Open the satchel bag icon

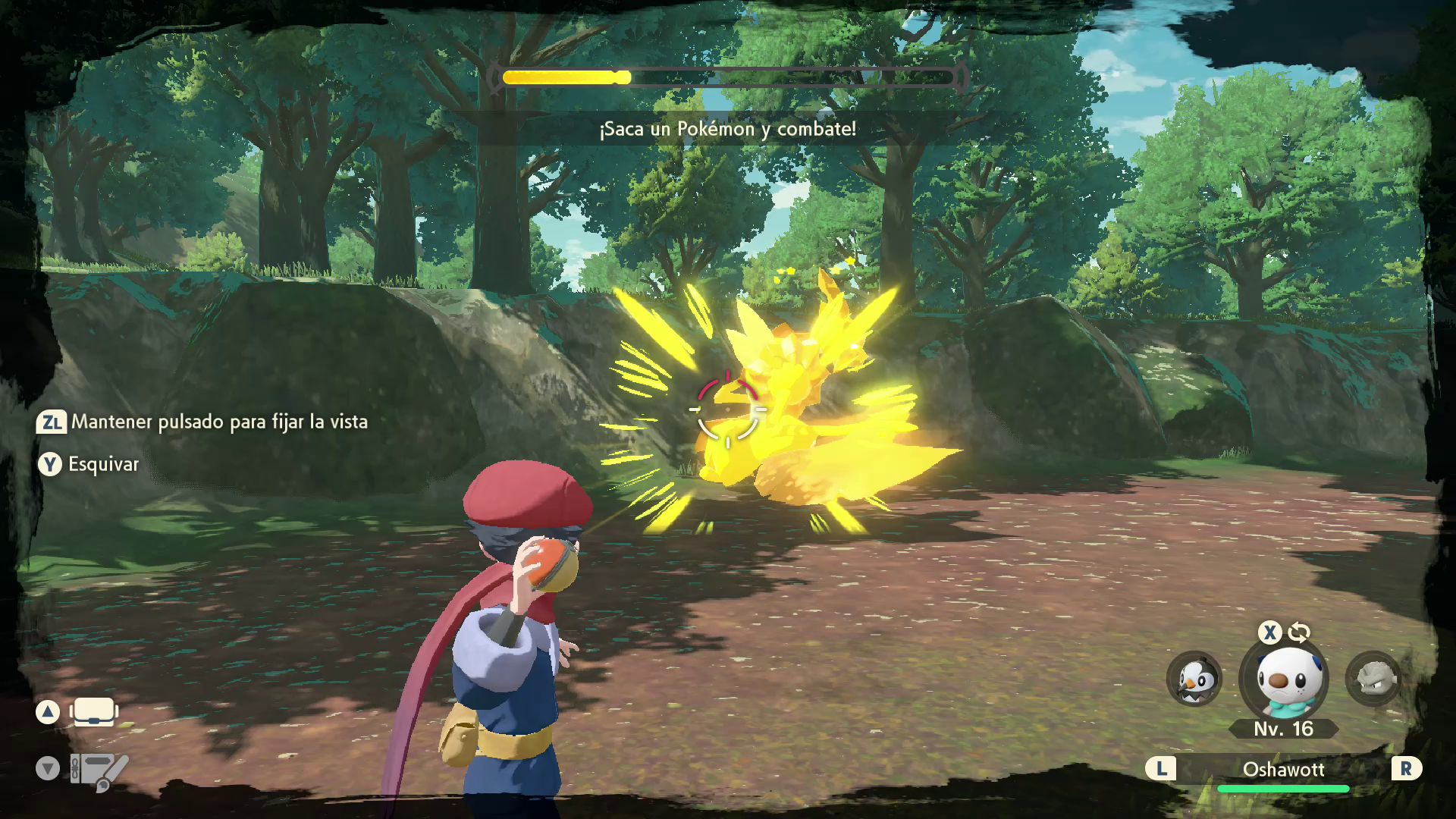pos(94,712)
